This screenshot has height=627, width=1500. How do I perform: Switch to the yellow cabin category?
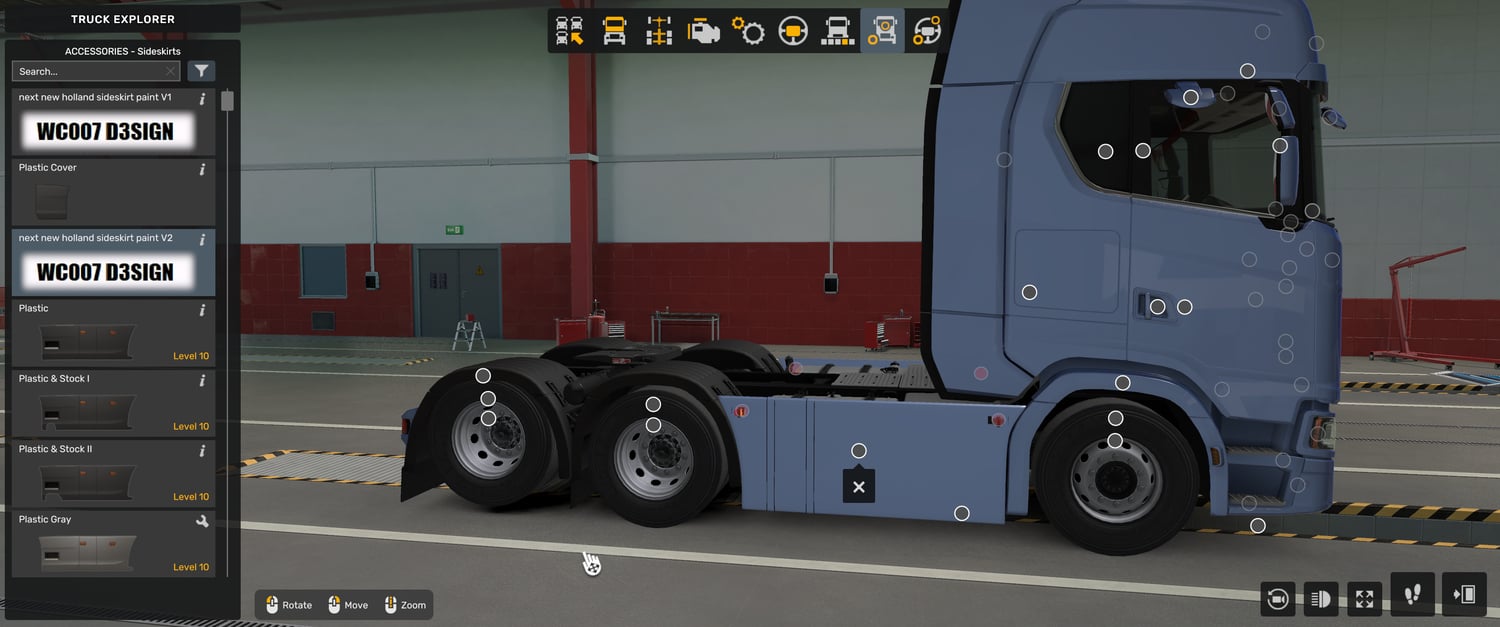614,31
